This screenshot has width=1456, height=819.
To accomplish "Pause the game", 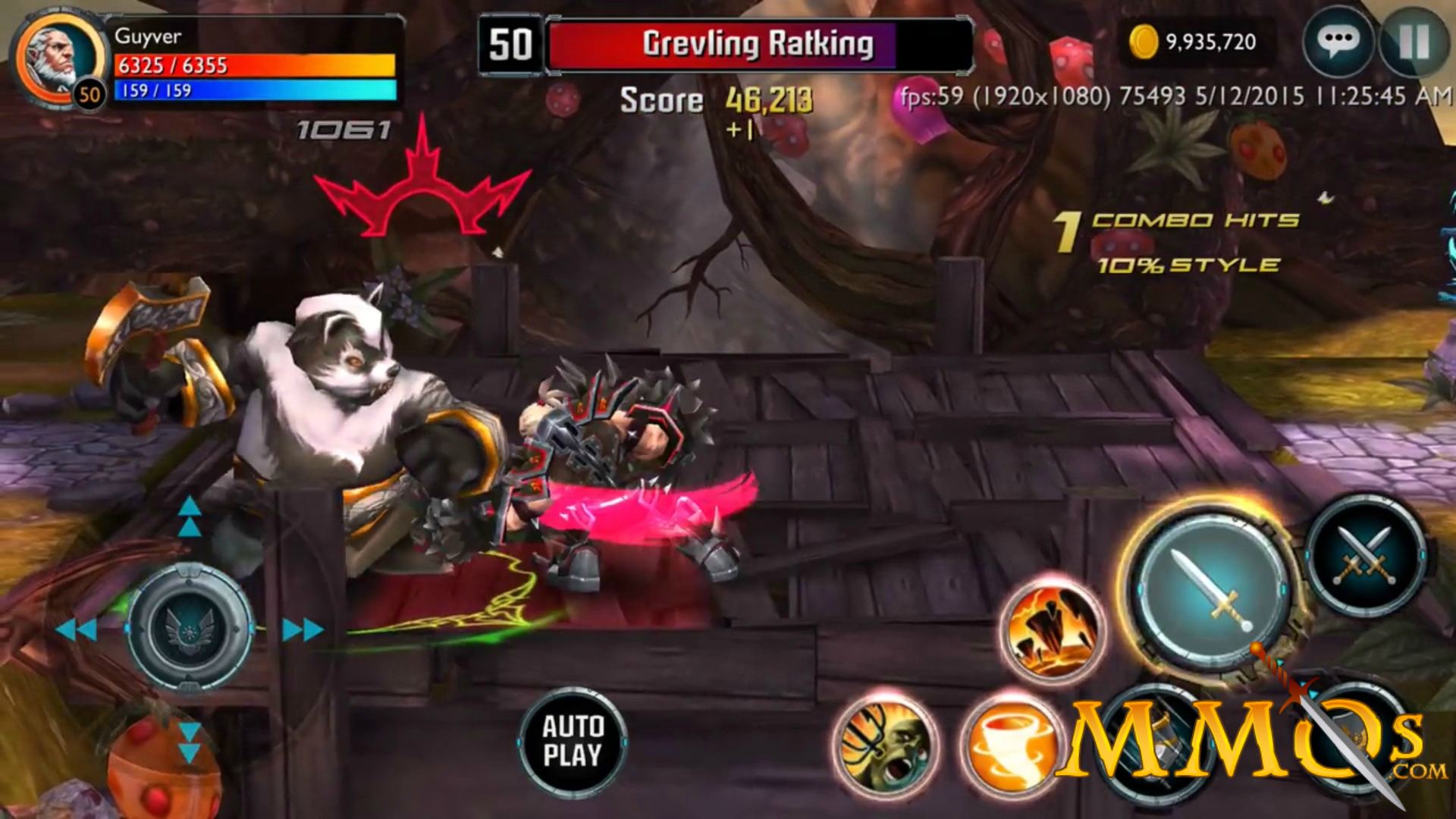I will pos(1414,42).
